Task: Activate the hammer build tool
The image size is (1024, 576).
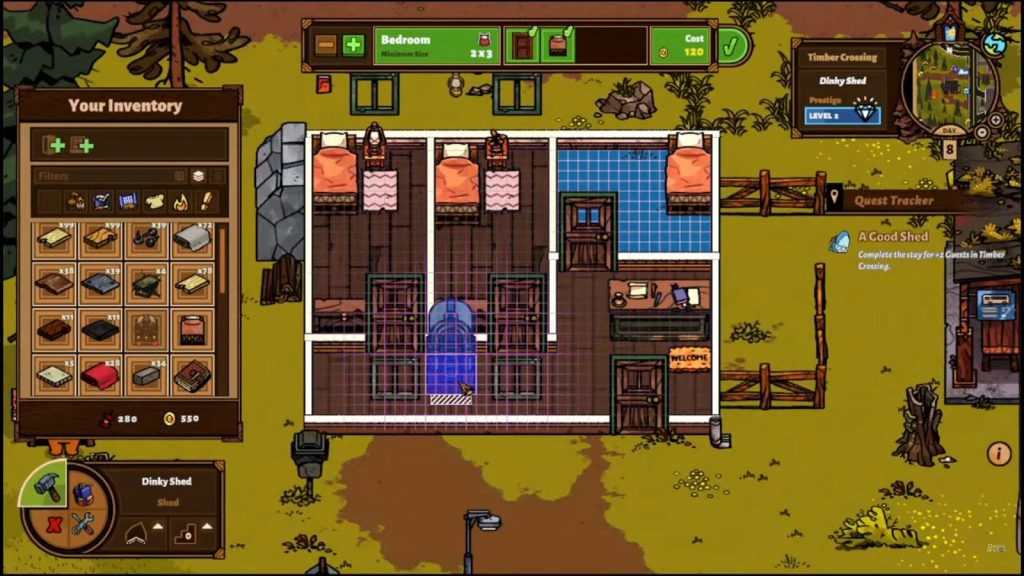Action: [x=48, y=487]
